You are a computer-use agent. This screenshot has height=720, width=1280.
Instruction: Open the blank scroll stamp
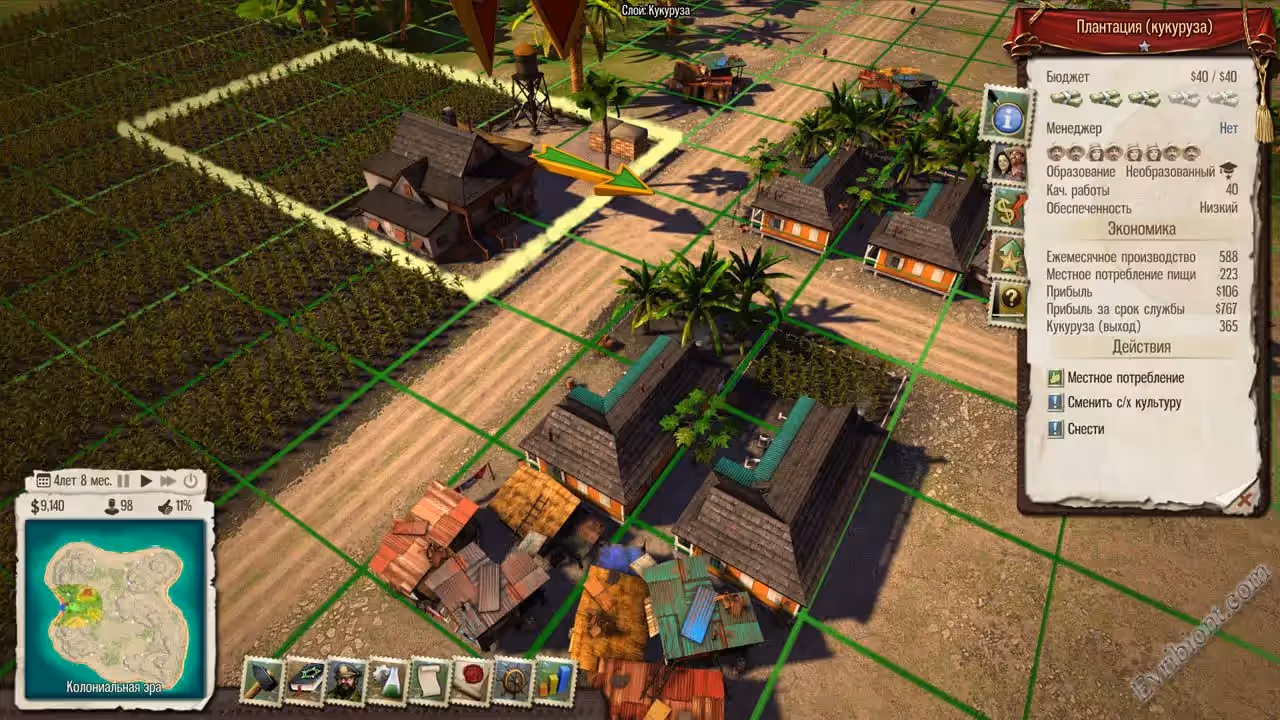point(429,681)
